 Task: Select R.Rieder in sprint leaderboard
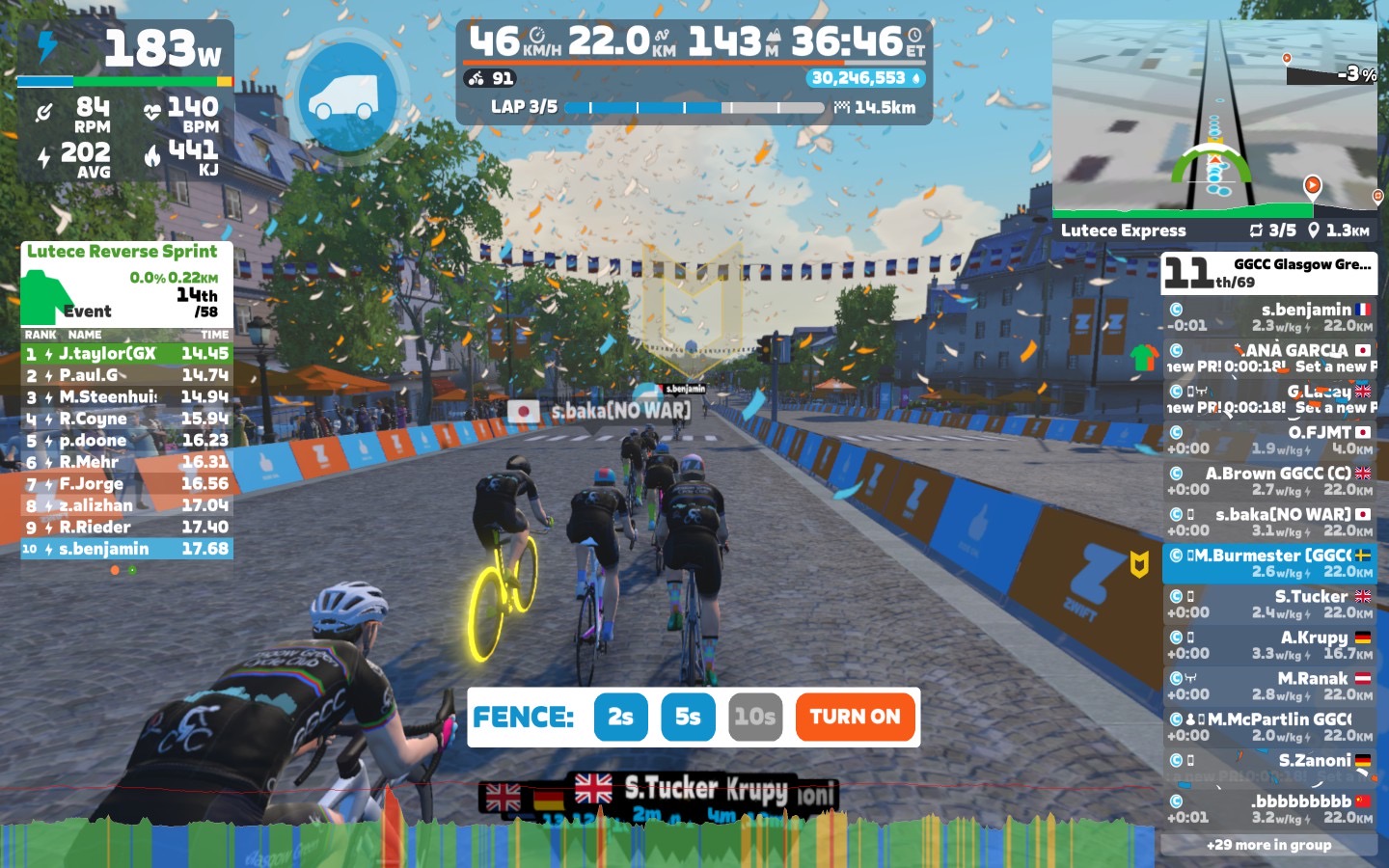coord(126,528)
